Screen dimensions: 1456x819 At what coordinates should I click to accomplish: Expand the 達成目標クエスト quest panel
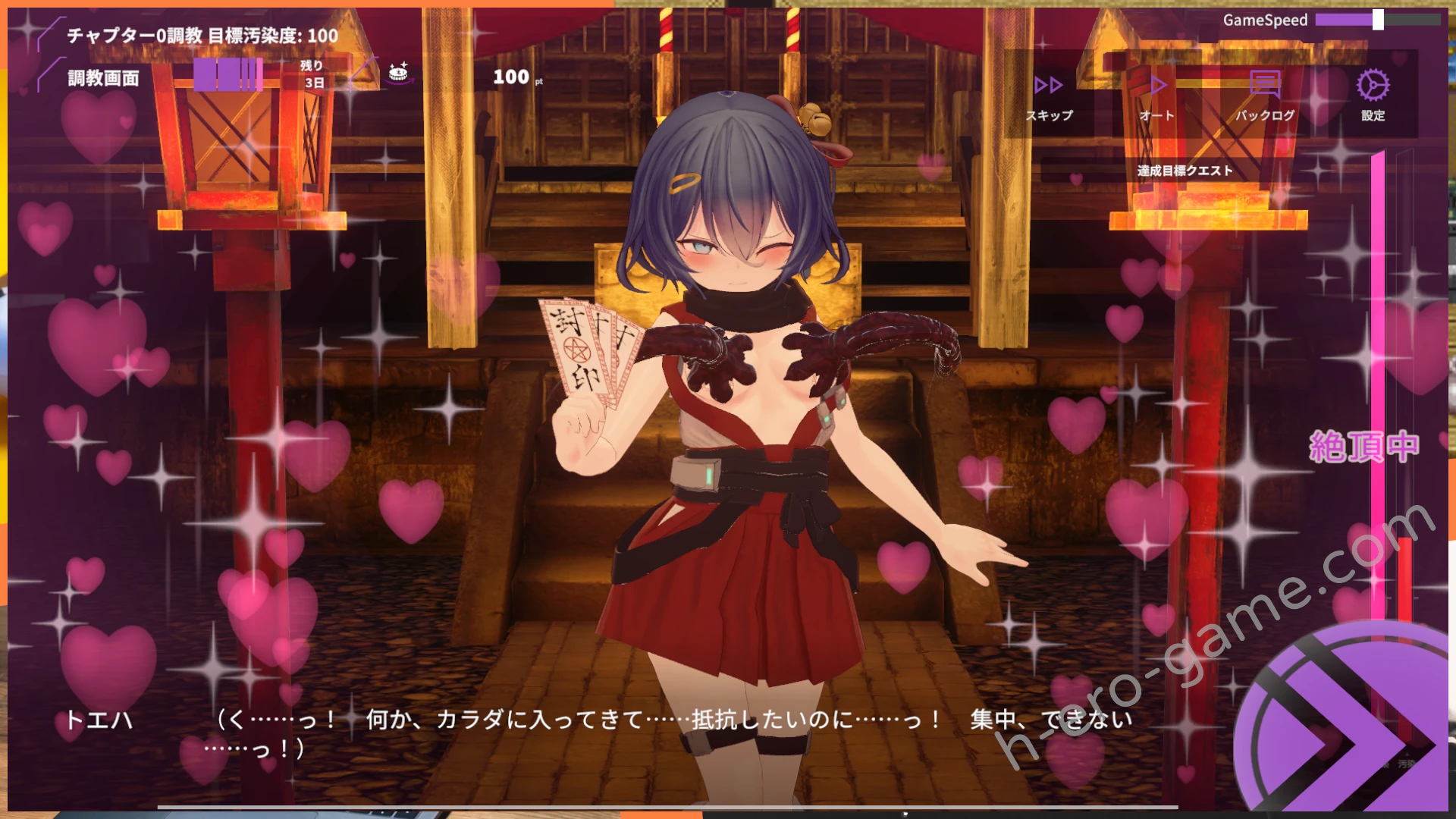[x=1185, y=171]
